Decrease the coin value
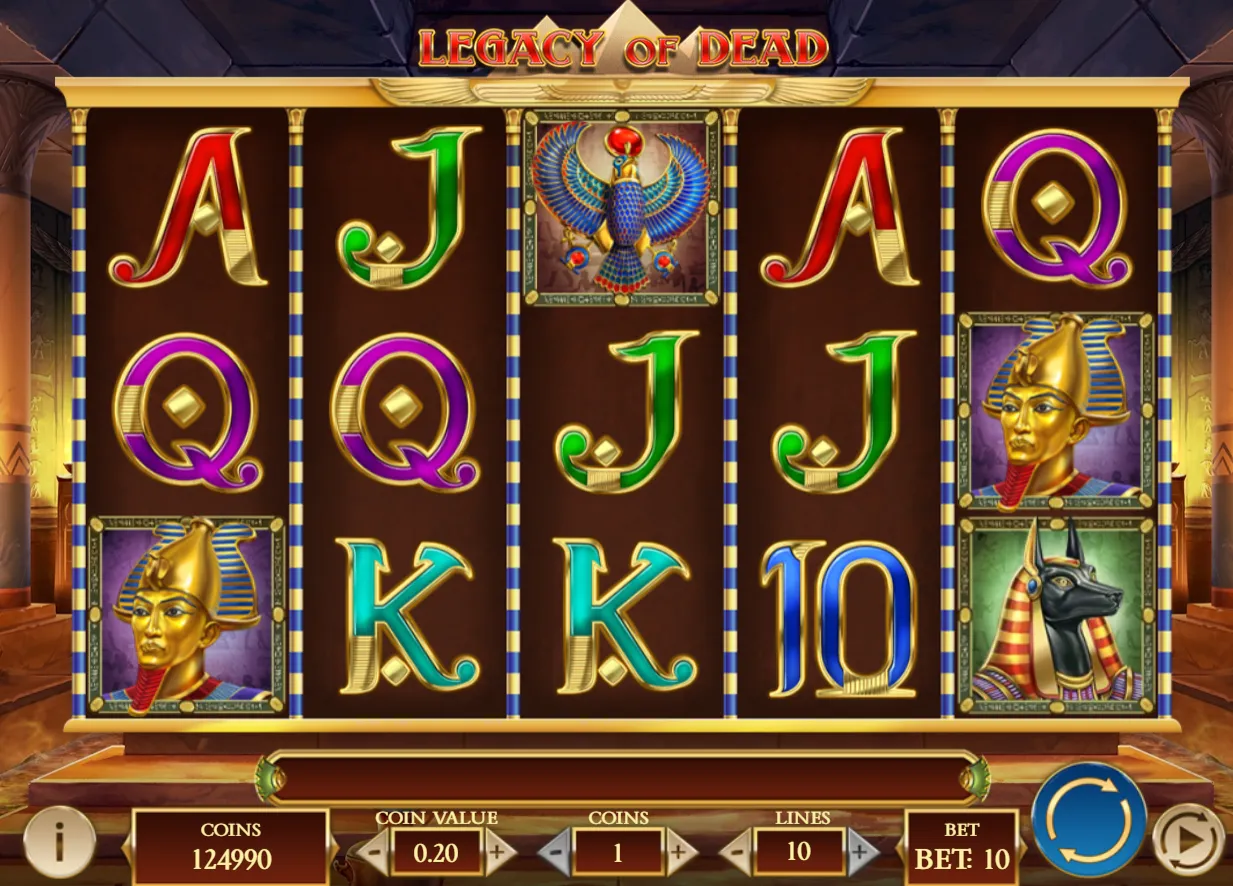1233x886 pixels. point(372,853)
